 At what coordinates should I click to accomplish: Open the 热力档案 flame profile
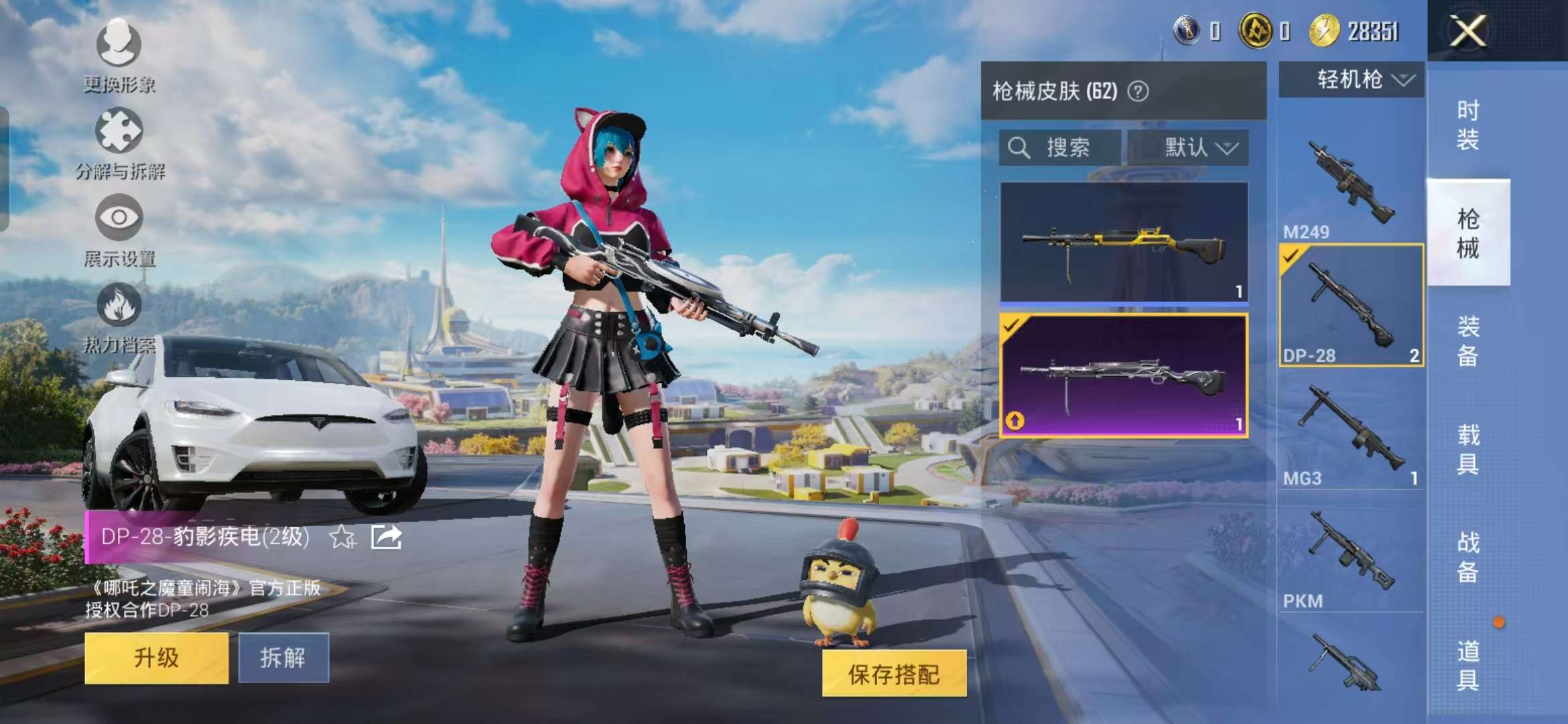[119, 316]
